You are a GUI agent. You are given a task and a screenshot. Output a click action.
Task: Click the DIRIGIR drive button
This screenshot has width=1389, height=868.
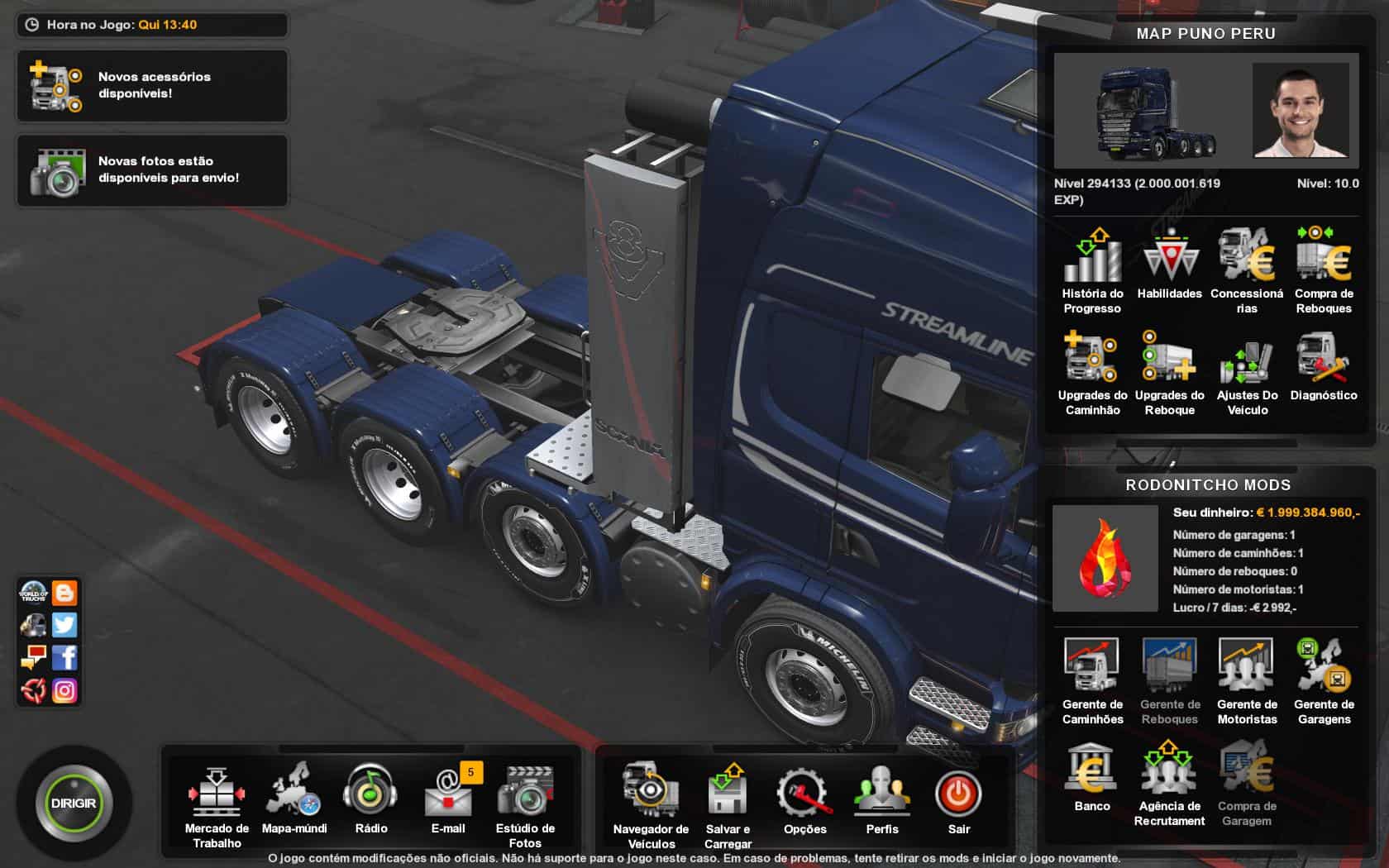[74, 804]
